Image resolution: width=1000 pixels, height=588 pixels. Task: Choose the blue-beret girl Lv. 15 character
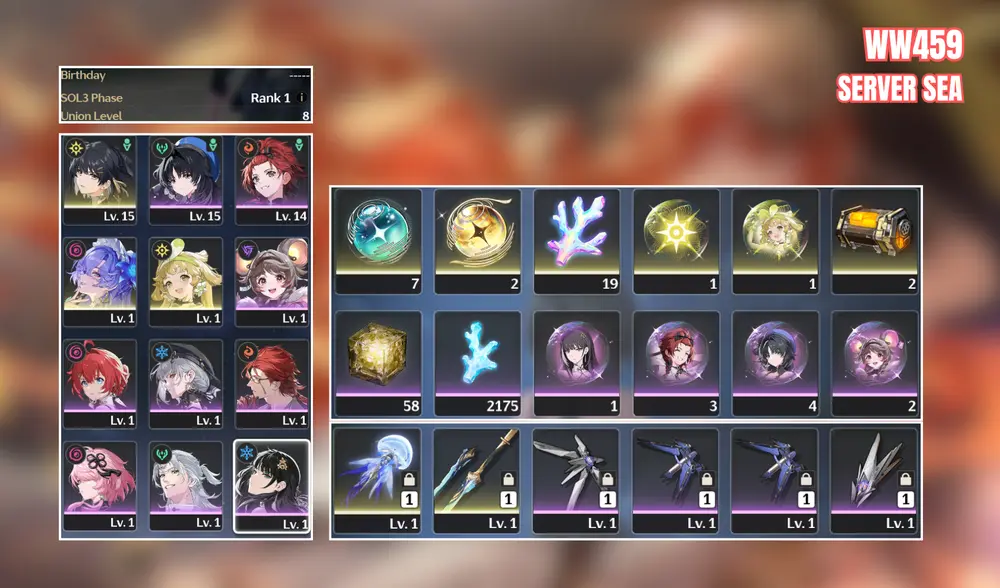pos(186,179)
